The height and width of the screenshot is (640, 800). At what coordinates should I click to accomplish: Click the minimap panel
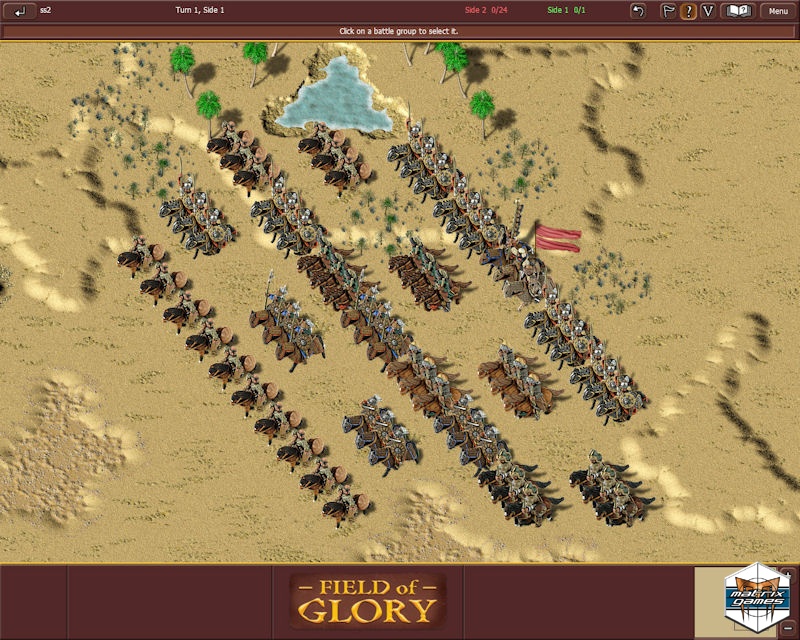pyautogui.click(x=738, y=602)
